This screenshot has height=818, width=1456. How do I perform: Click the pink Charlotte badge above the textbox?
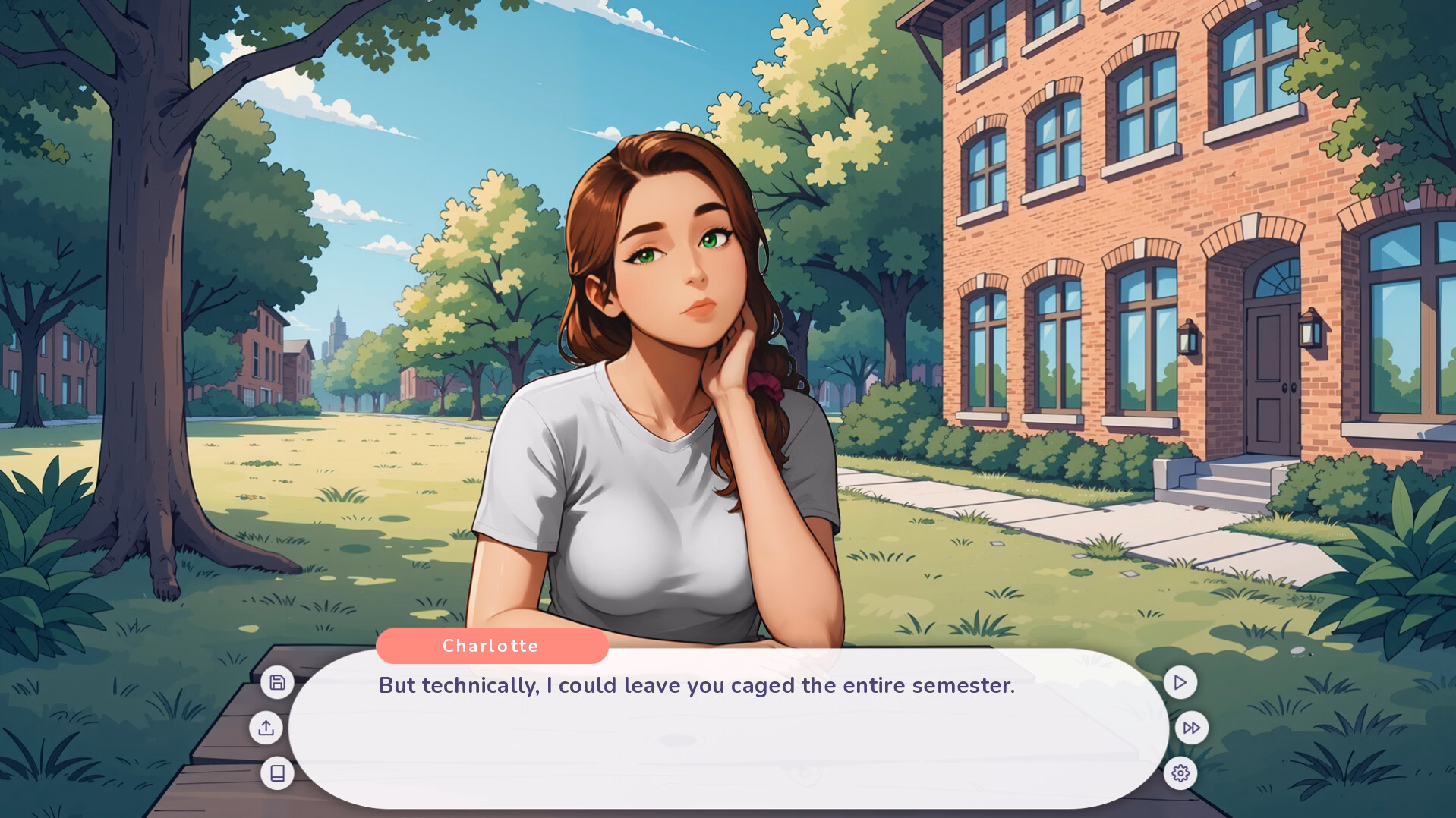click(491, 646)
